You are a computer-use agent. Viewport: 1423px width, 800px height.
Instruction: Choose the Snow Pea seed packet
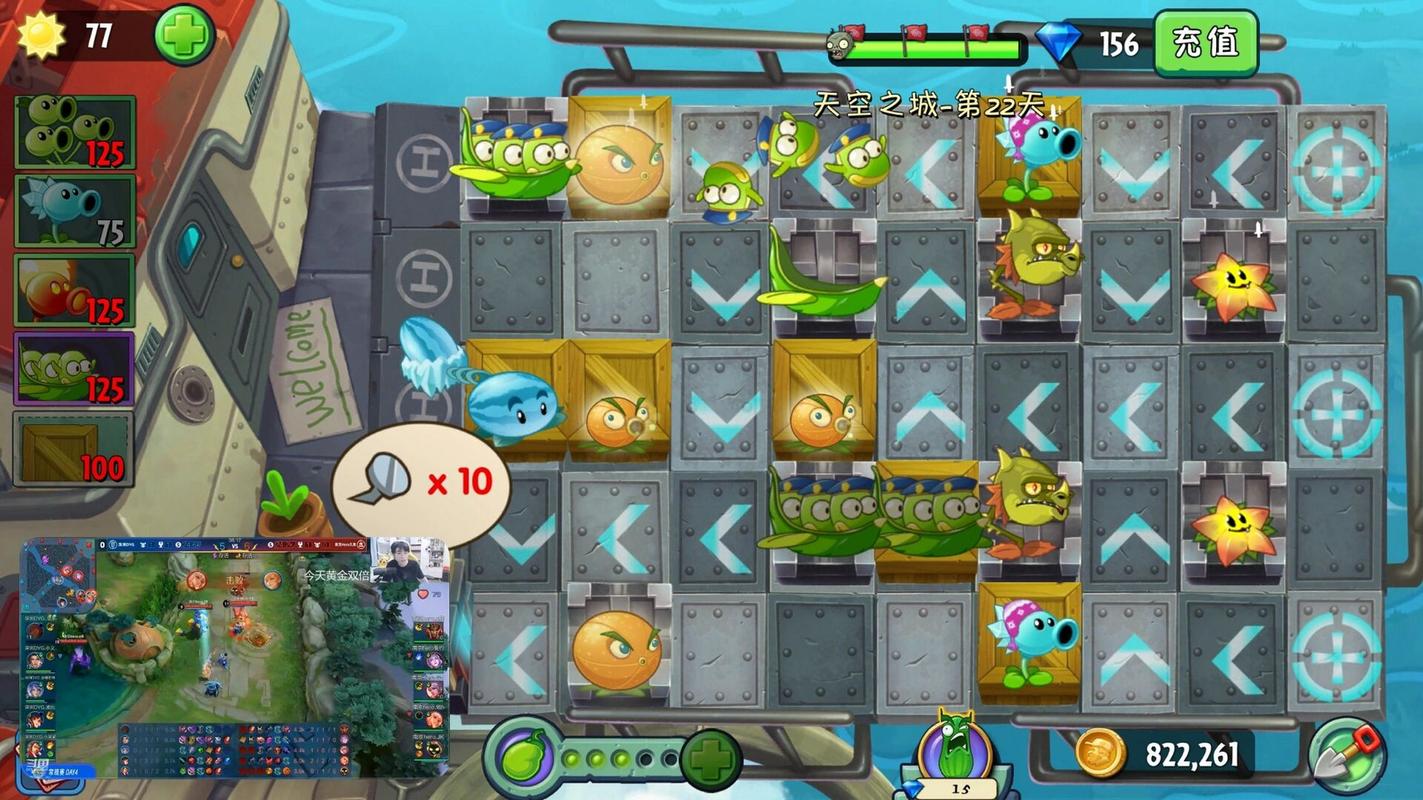point(75,210)
